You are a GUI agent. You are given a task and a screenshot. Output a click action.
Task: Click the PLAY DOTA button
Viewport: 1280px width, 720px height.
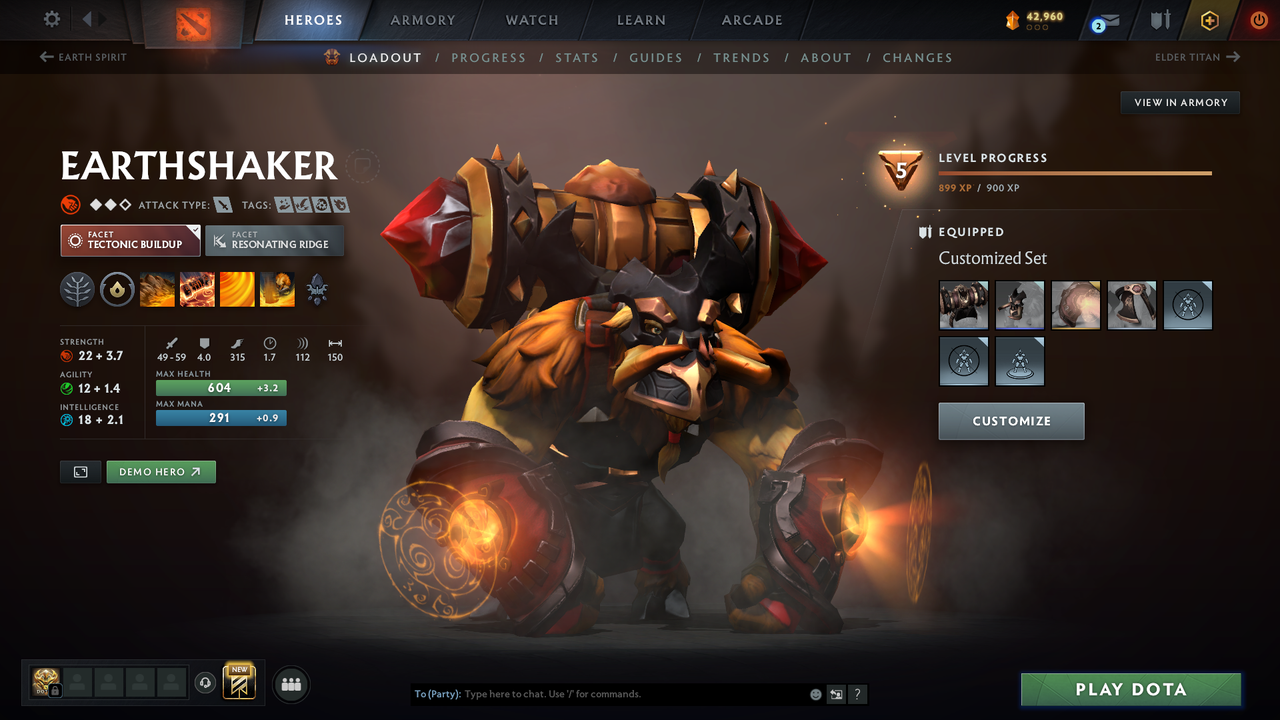point(1130,689)
